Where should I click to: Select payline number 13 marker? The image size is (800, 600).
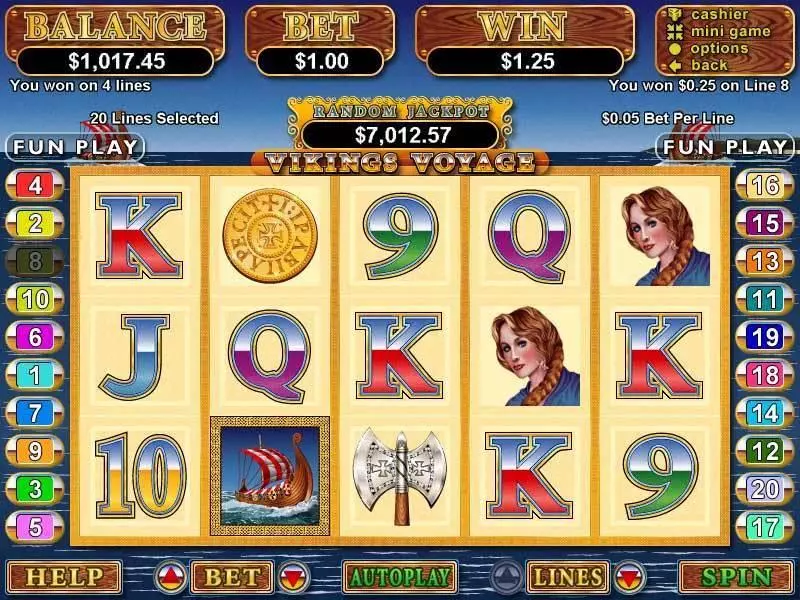765,261
